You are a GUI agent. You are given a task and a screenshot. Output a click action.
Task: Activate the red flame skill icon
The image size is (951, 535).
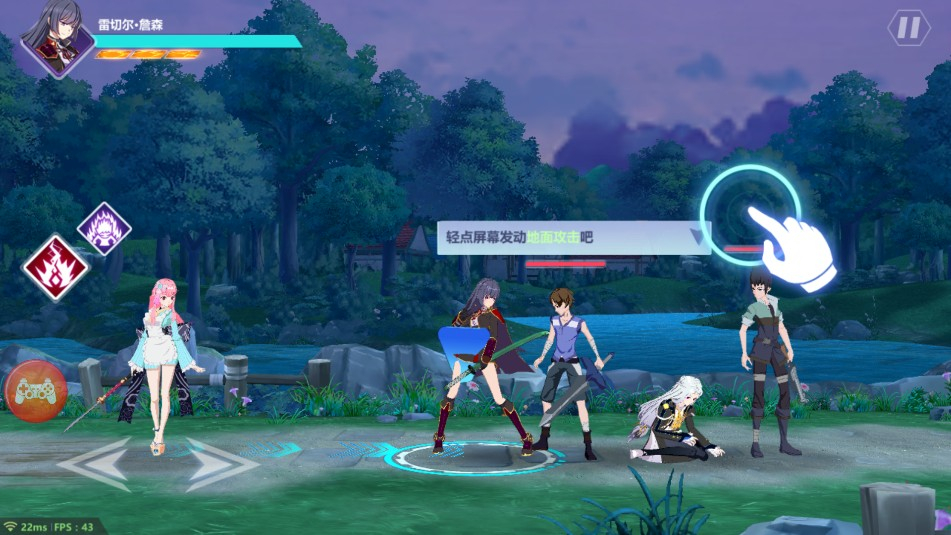pos(56,267)
